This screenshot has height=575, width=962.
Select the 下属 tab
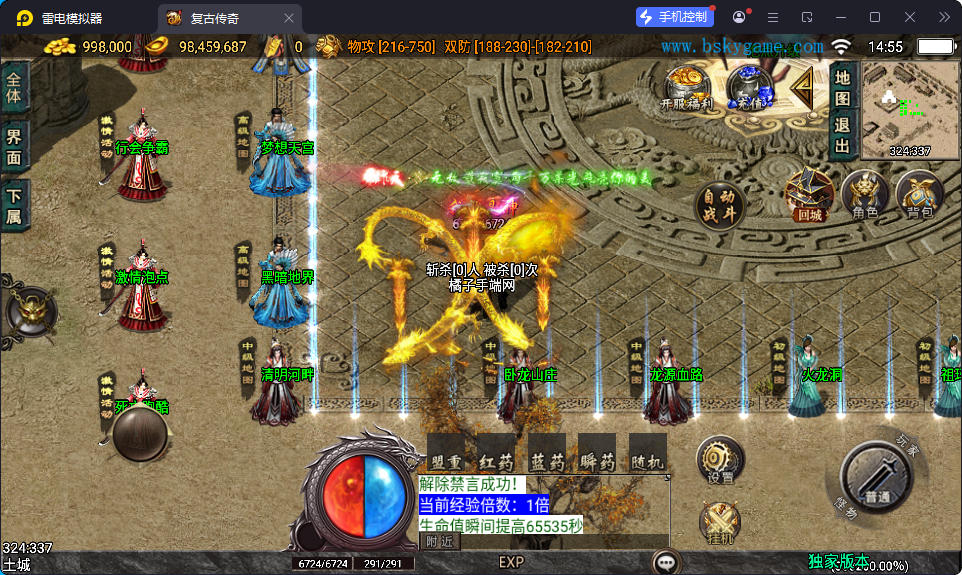(x=14, y=206)
